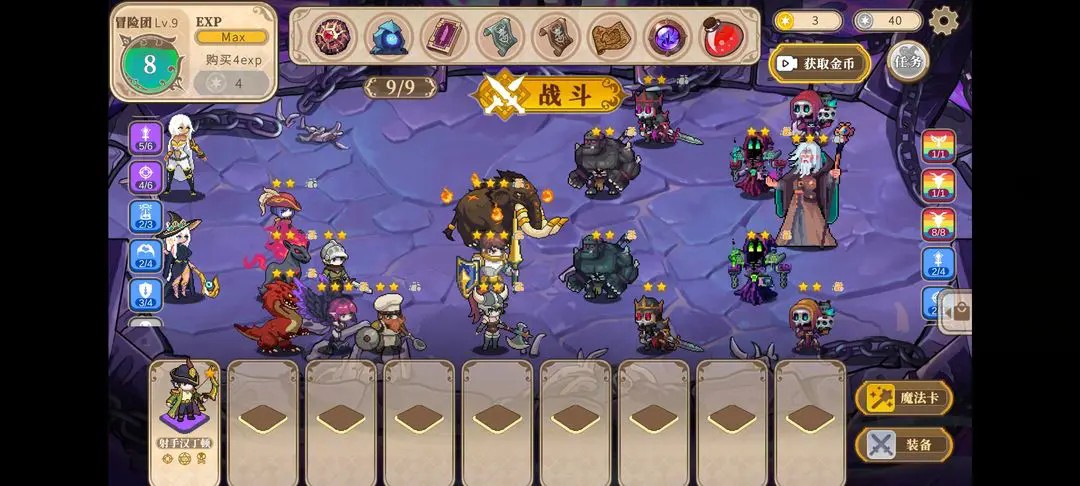
Task: View the 2/3 blue synergy trait
Action: [x=145, y=216]
